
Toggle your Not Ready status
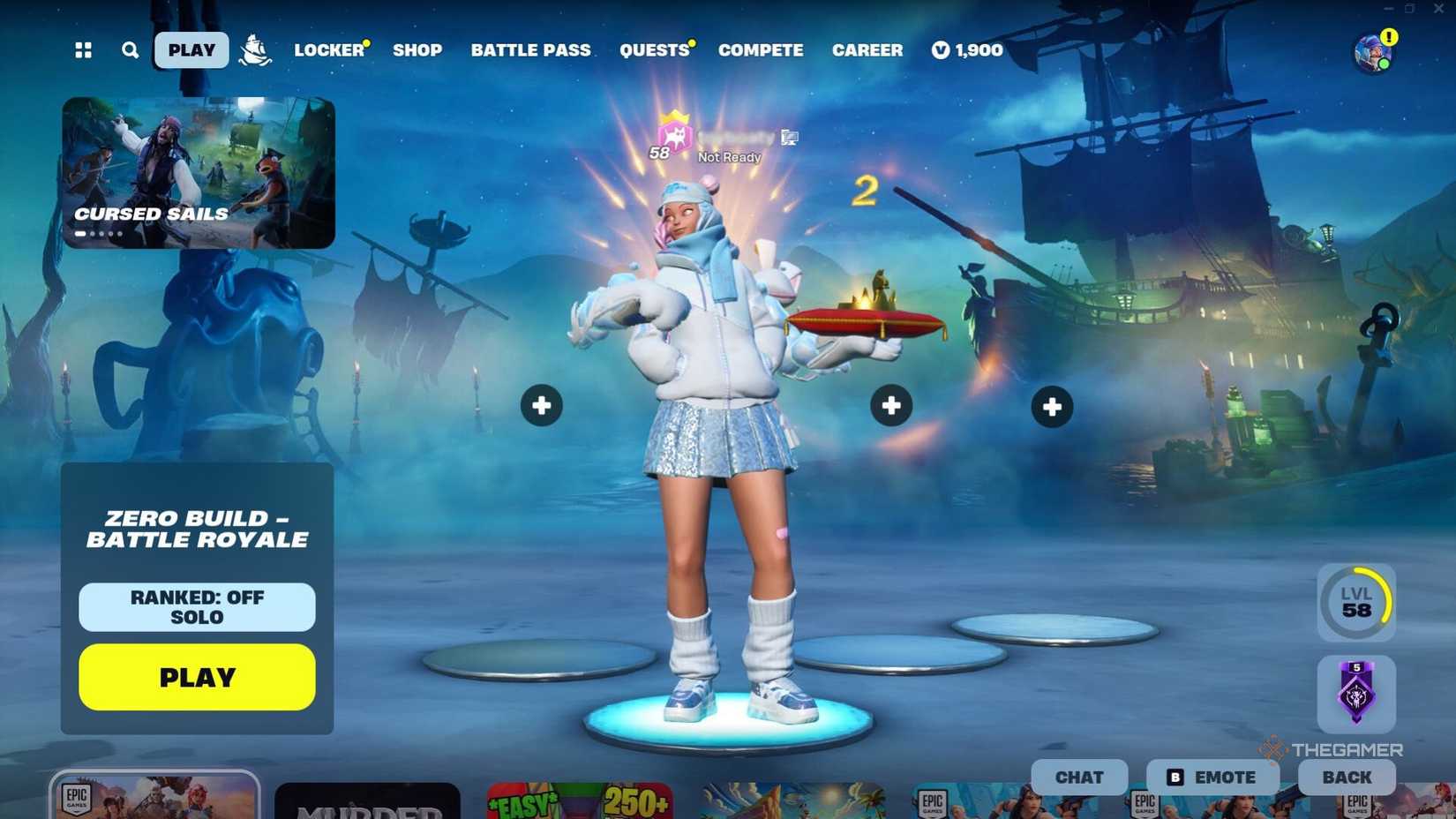click(728, 156)
